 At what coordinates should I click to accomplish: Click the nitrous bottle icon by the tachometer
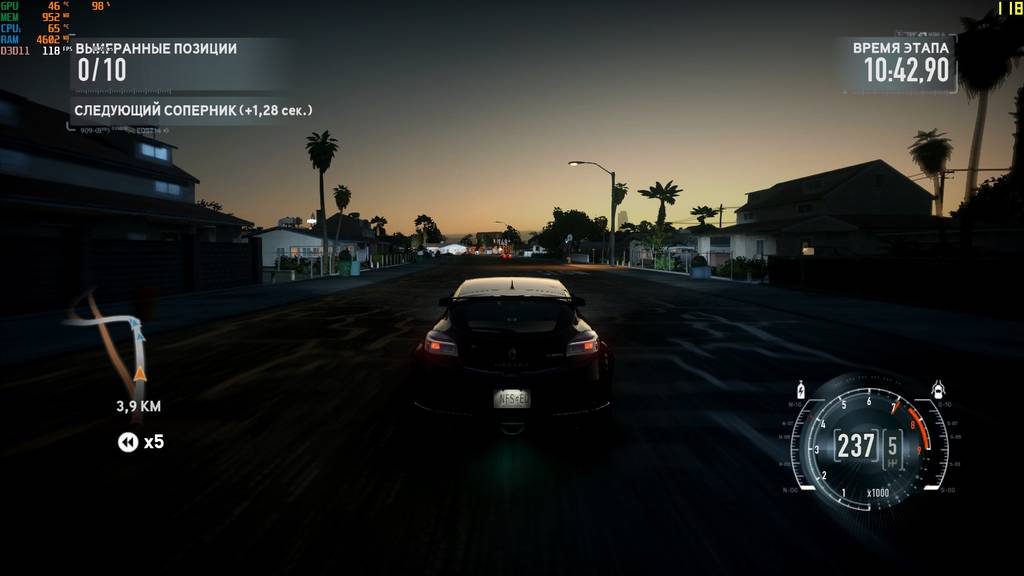[800, 390]
